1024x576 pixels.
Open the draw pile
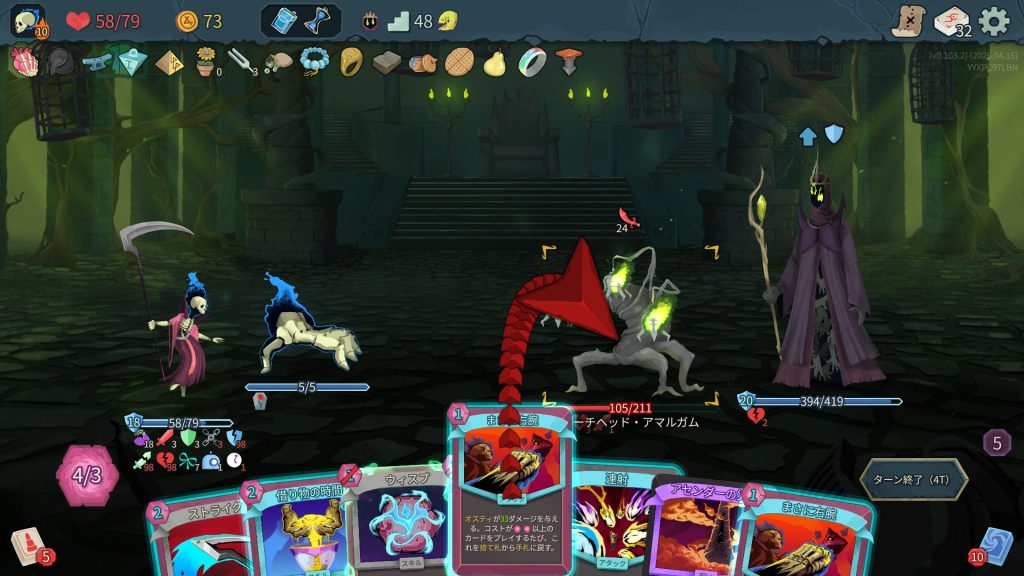(x=27, y=546)
